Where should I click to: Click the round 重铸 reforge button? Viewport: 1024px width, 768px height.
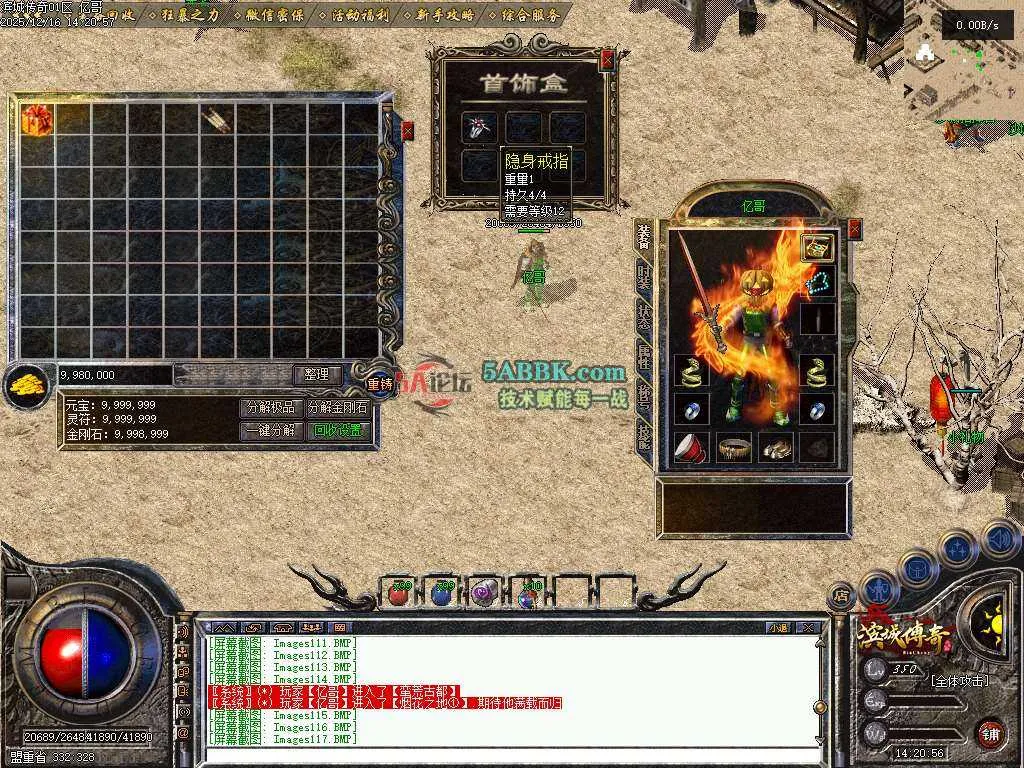380,383
